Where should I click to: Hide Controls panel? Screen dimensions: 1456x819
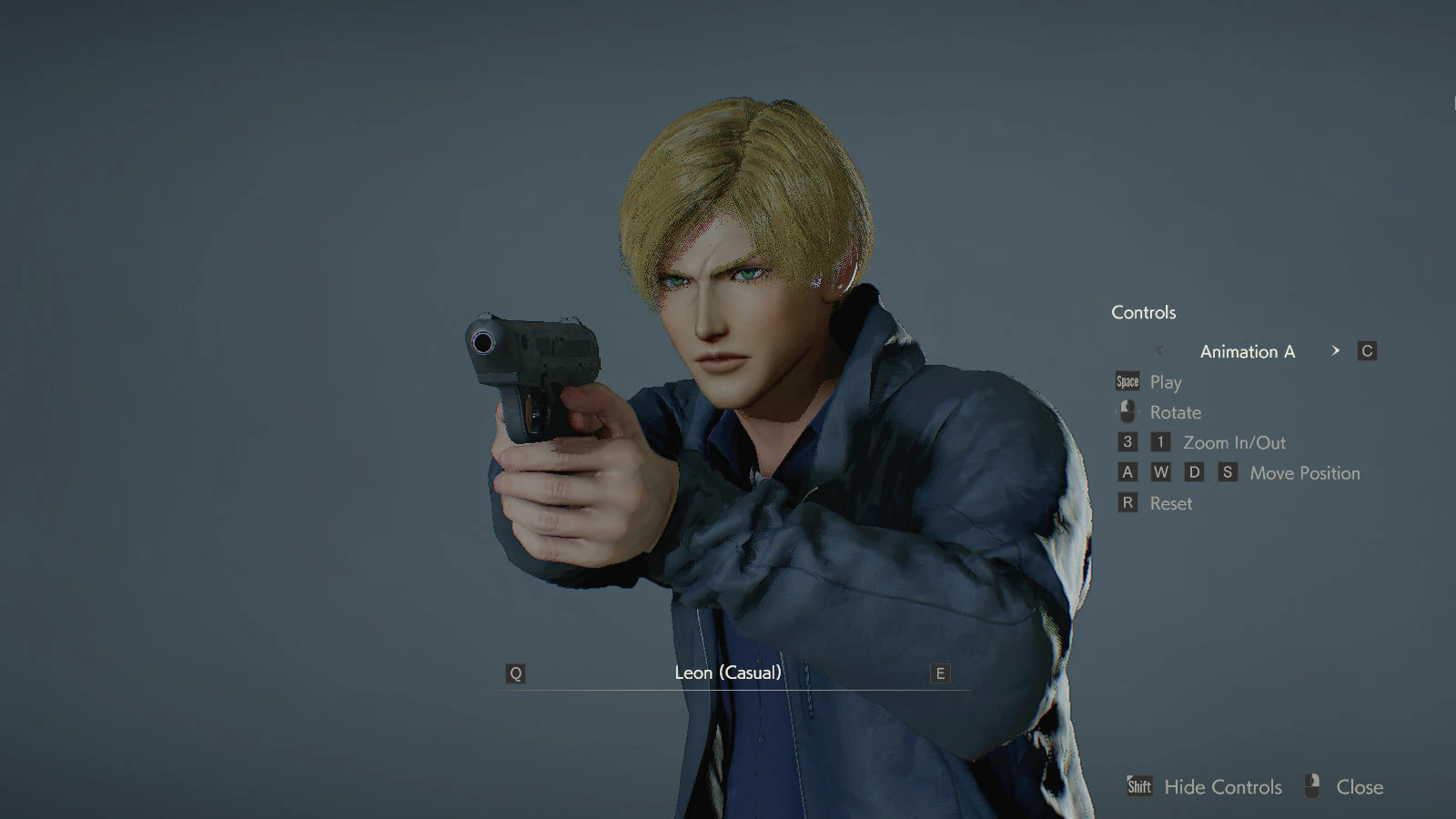point(1221,787)
